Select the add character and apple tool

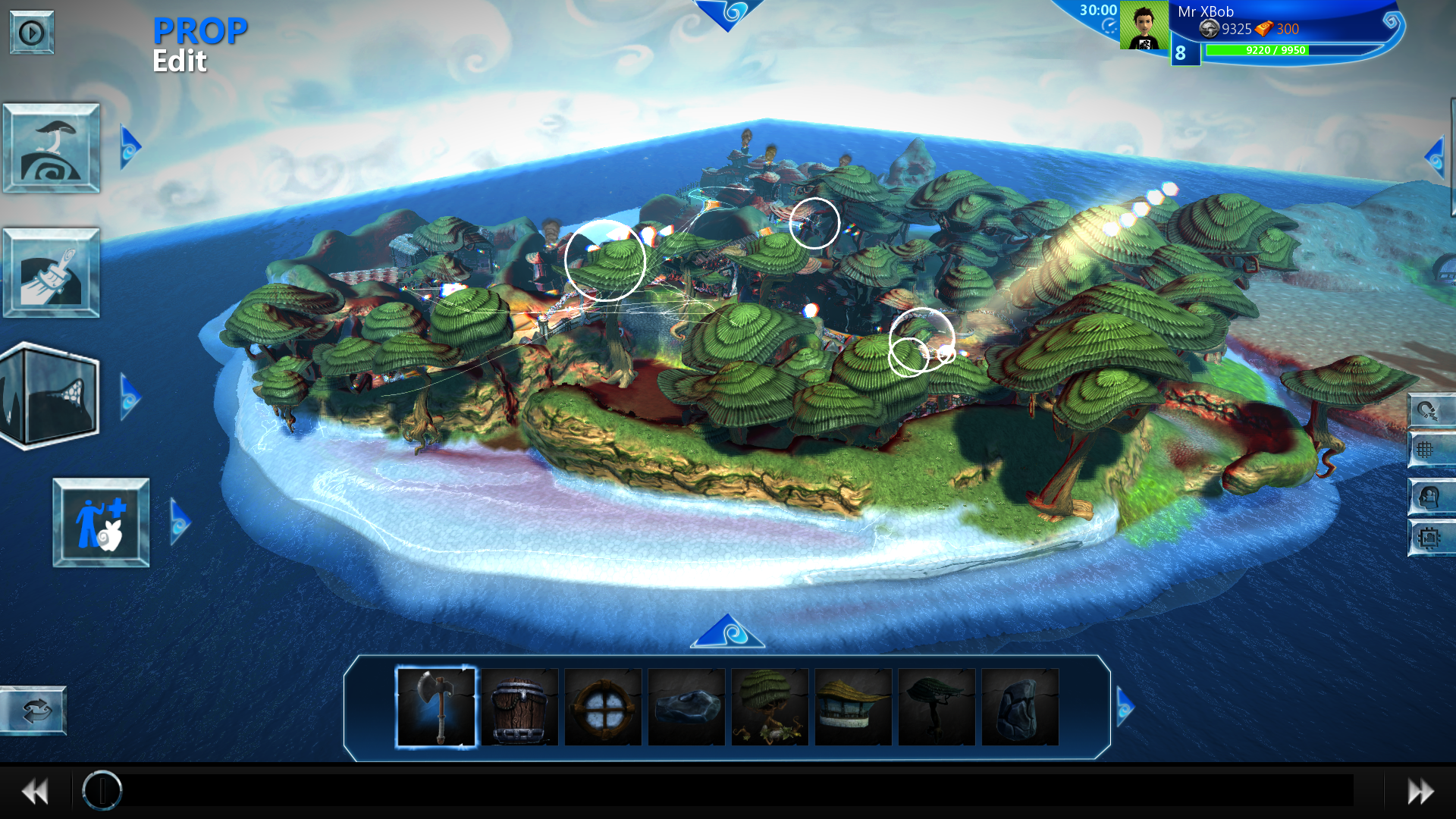coord(101,522)
